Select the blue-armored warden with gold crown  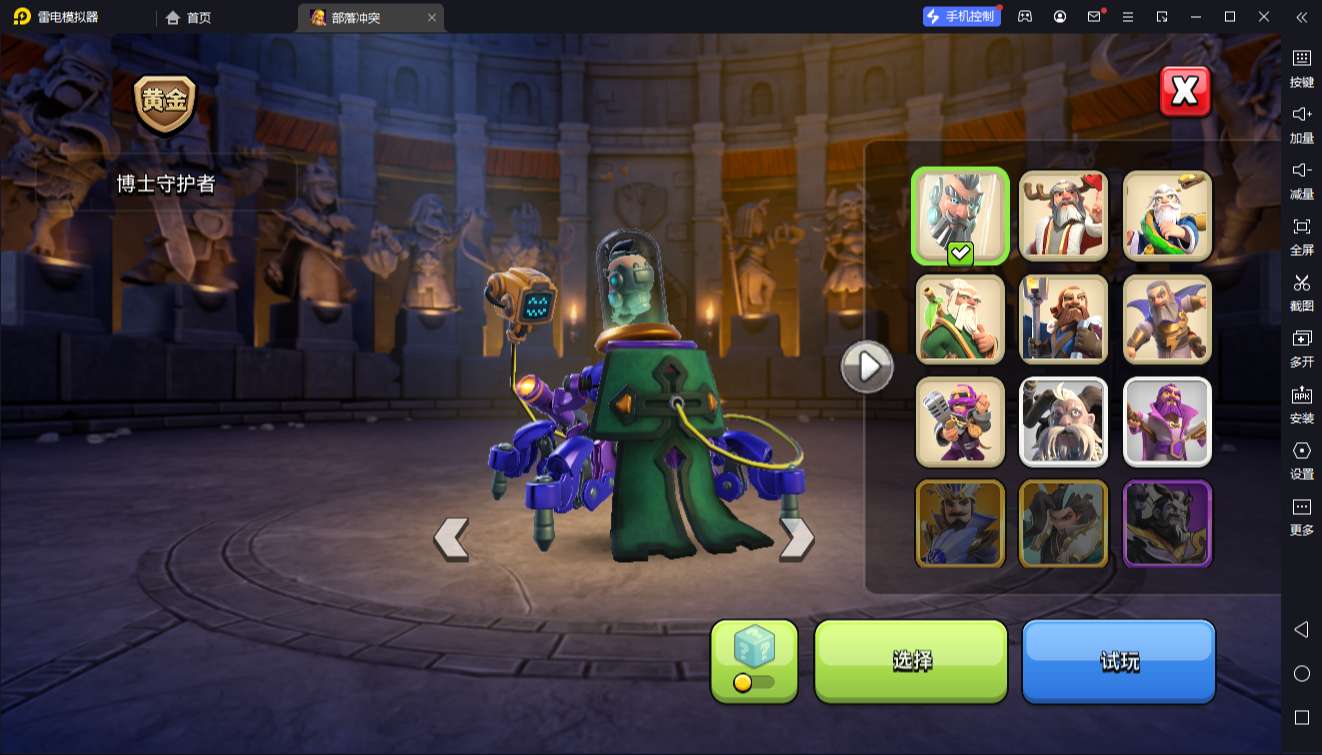[x=960, y=524]
